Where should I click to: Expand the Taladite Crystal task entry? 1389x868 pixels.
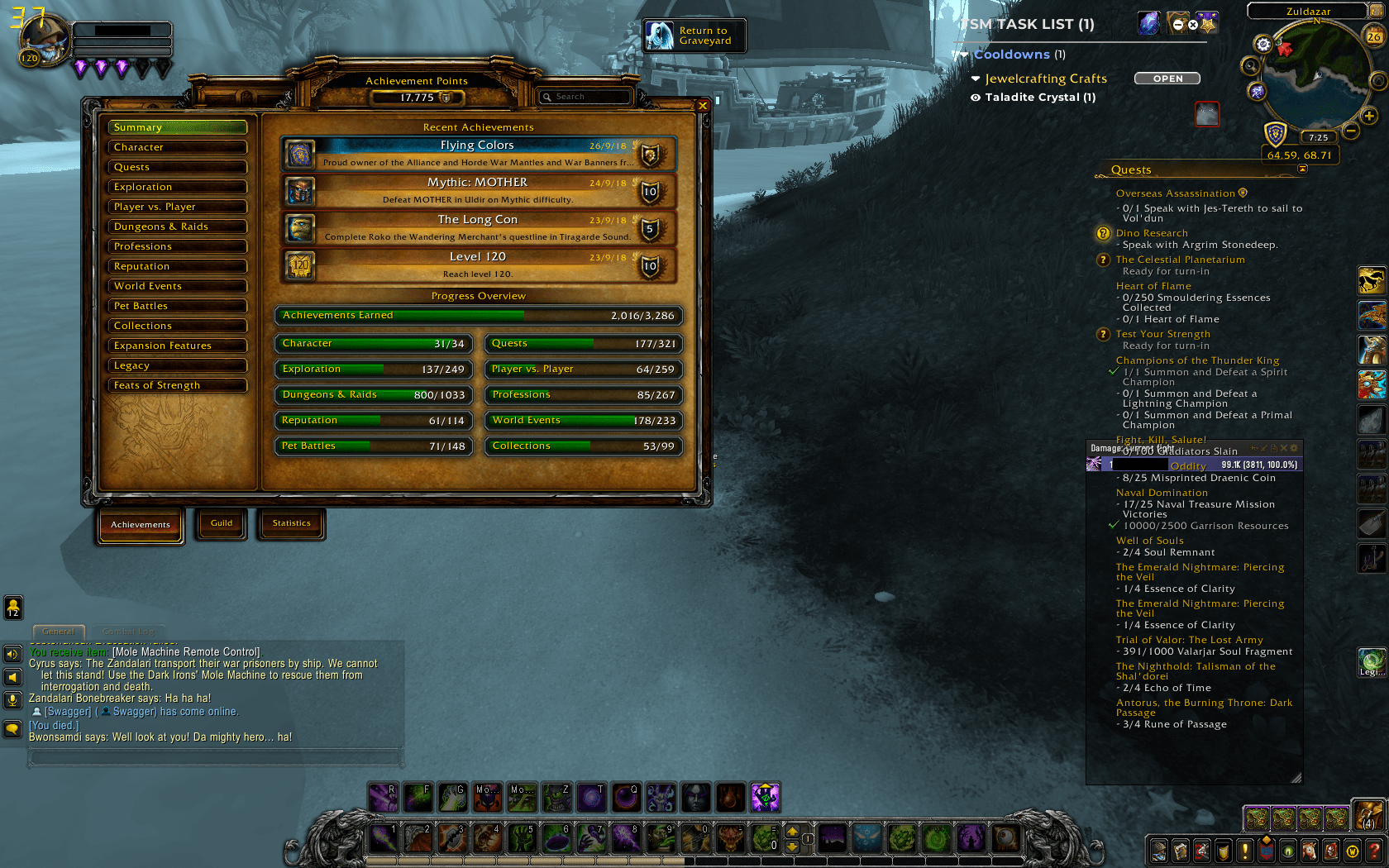[976, 98]
